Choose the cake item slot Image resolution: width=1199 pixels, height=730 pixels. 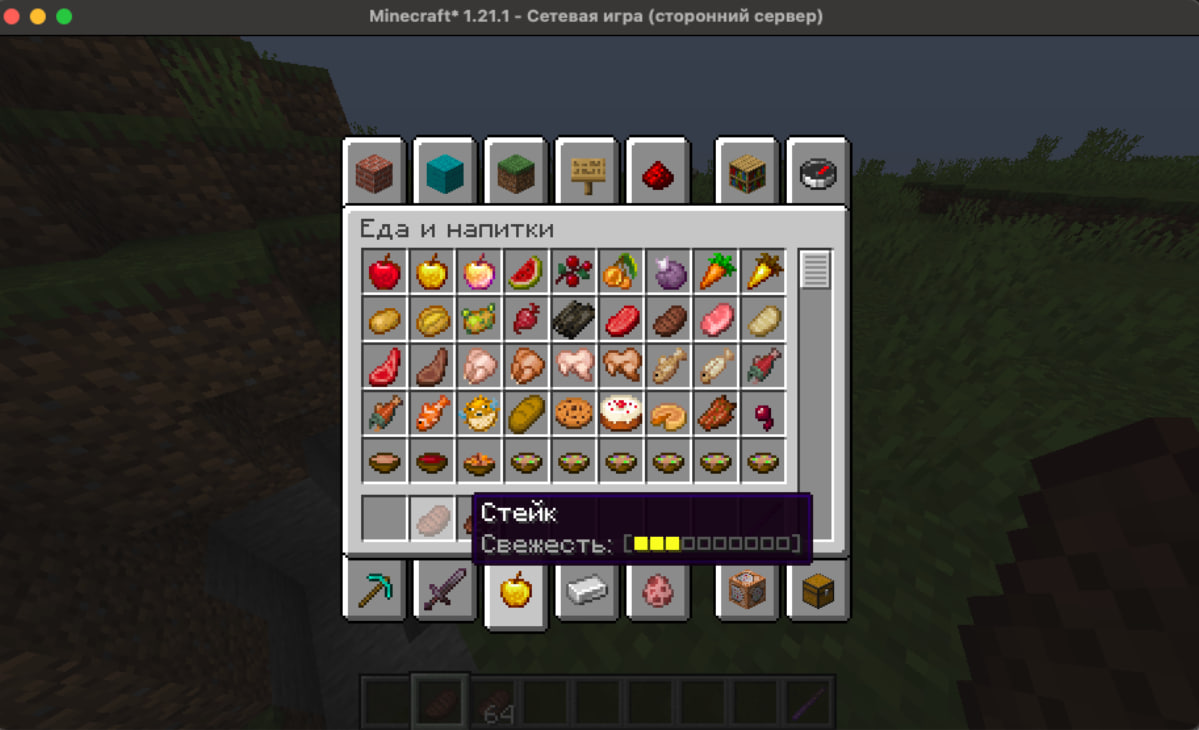[x=620, y=413]
